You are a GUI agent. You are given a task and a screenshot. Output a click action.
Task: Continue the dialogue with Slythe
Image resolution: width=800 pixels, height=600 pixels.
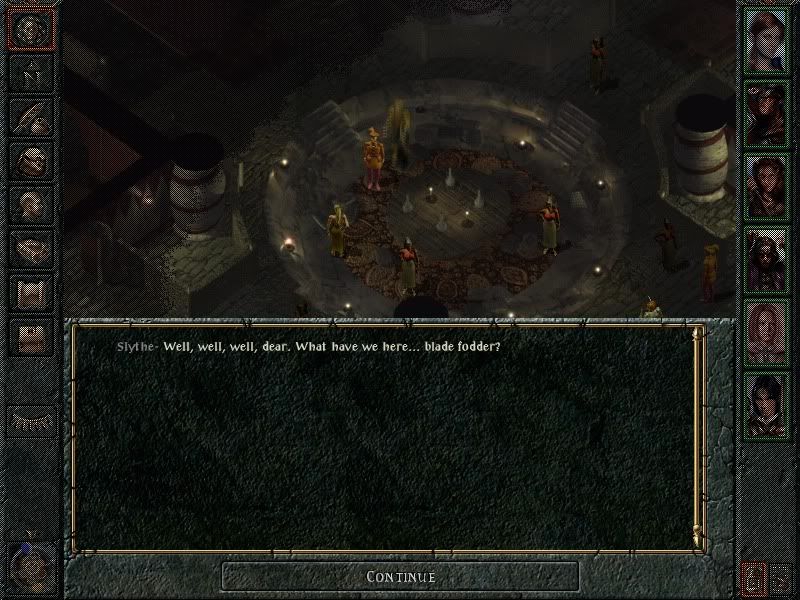tap(400, 577)
